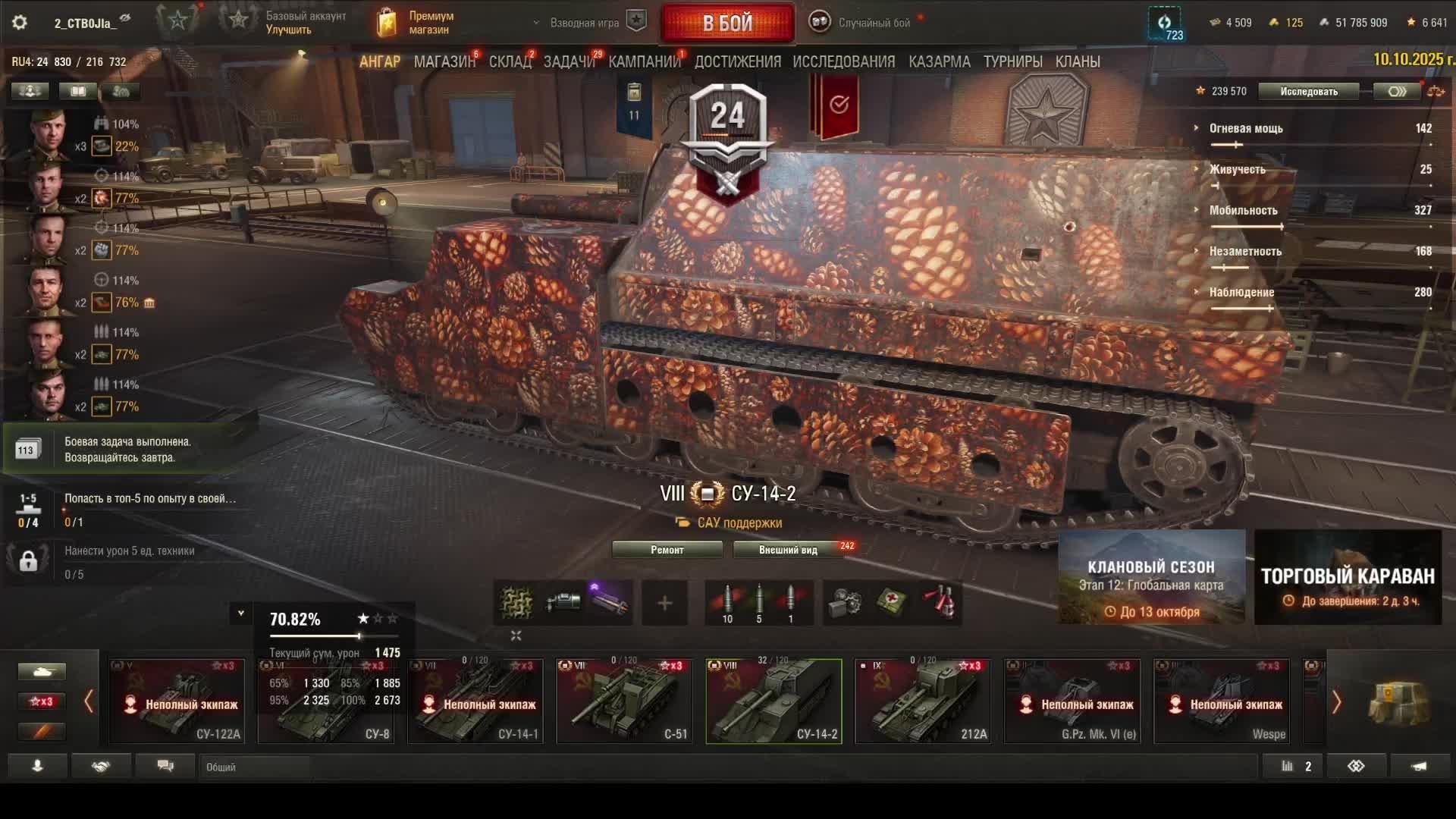Select the С-51 tank in carousel
The height and width of the screenshot is (819, 1456).
click(624, 701)
